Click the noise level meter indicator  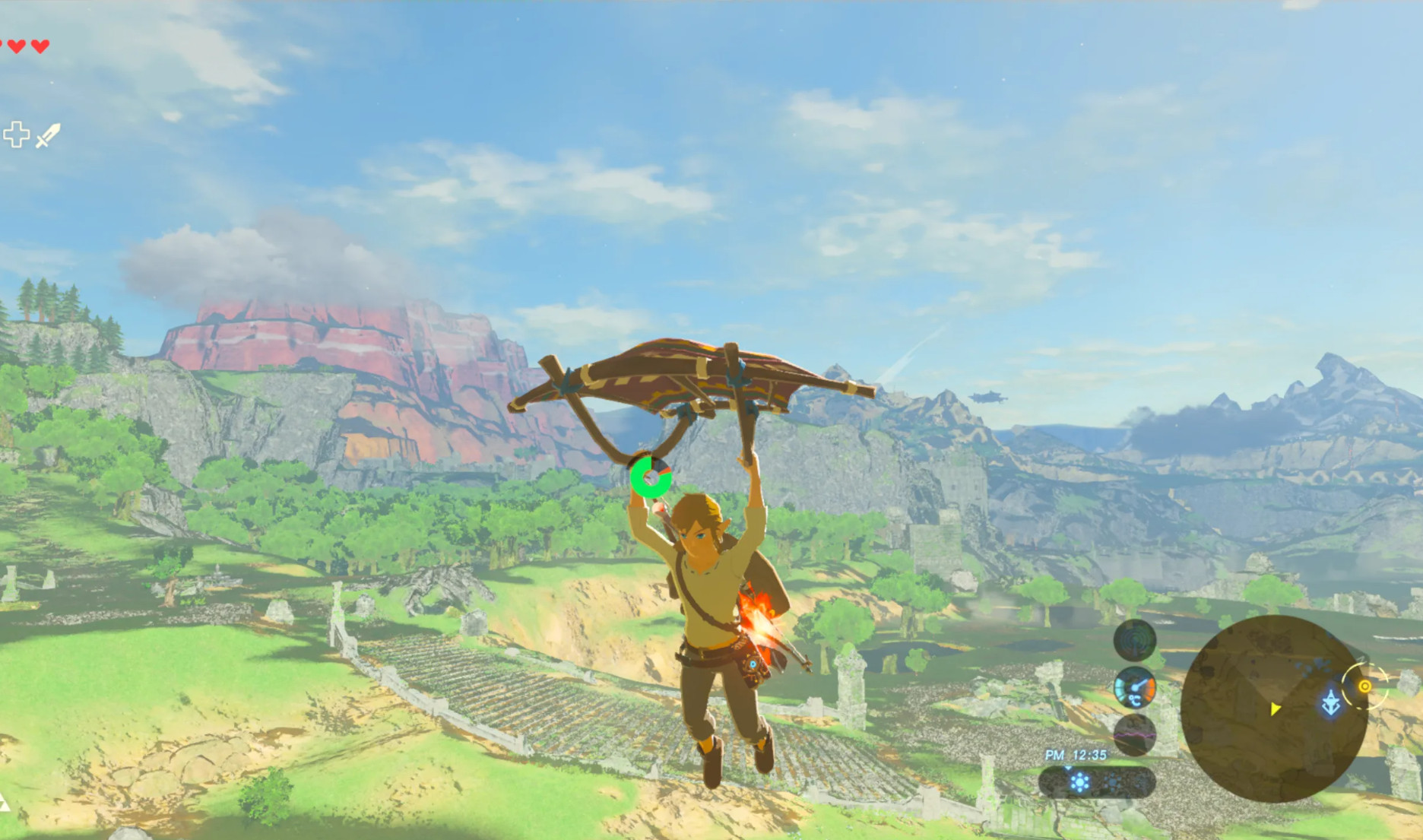(1133, 734)
